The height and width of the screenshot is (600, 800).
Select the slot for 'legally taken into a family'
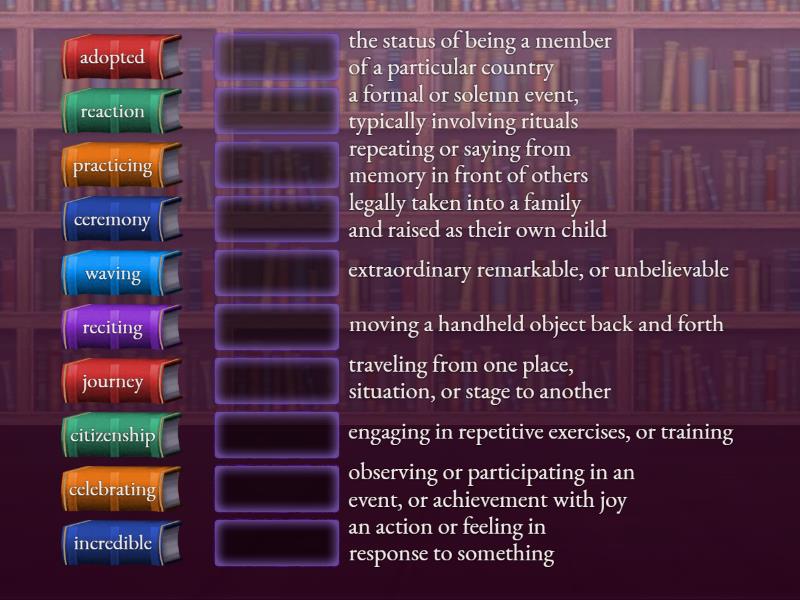pyautogui.click(x=277, y=219)
